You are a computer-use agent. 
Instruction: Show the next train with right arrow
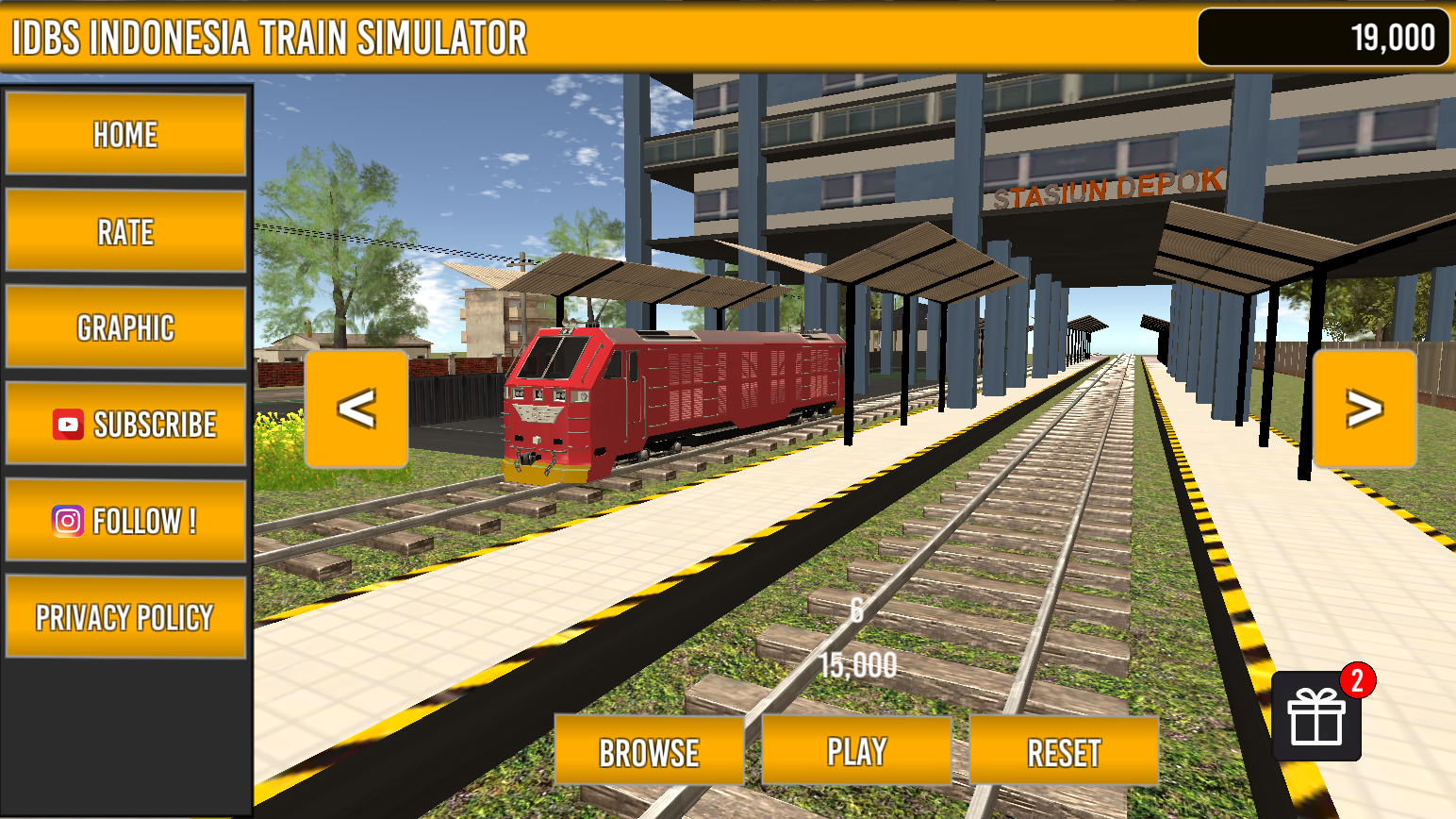click(x=1364, y=409)
